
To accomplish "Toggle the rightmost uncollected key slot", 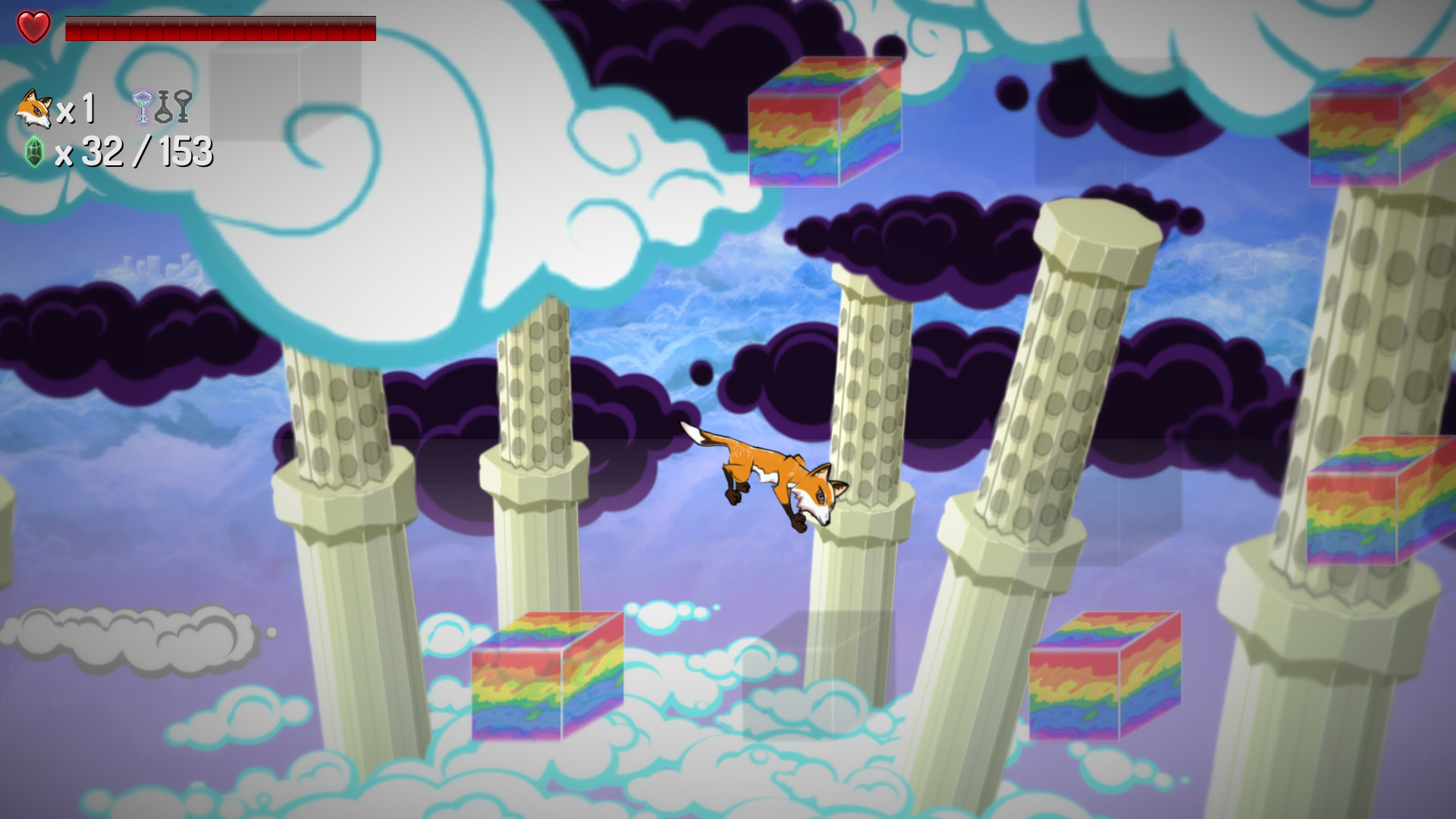I will [x=183, y=106].
